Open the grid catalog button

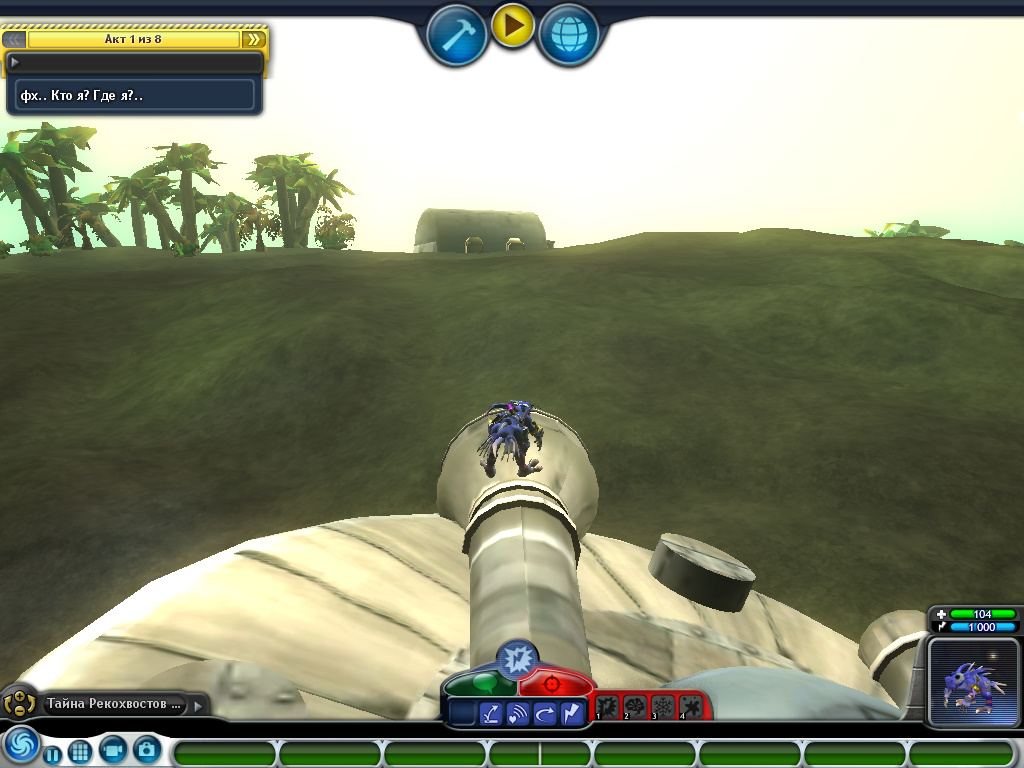point(80,751)
